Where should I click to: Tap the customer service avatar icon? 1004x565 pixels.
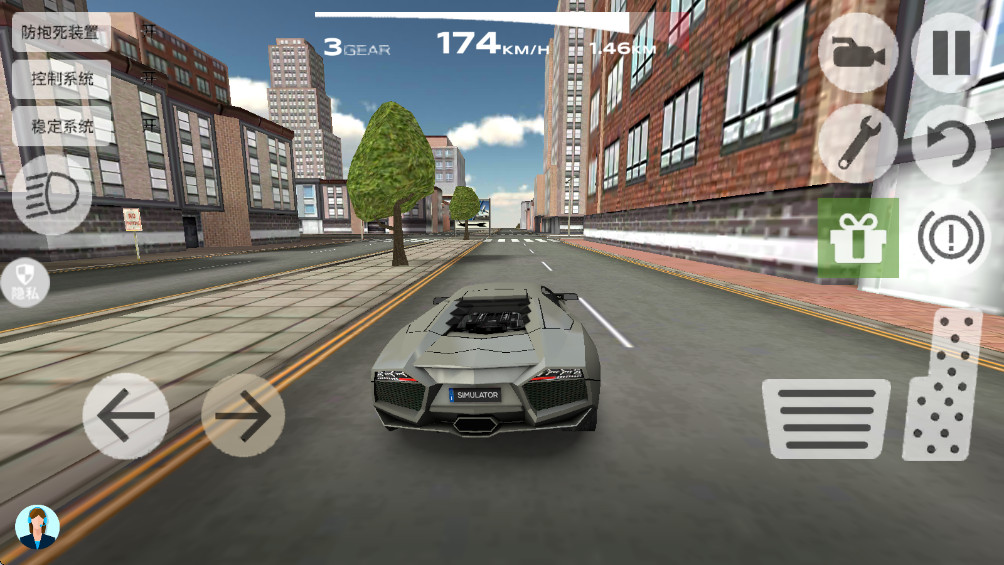38,527
